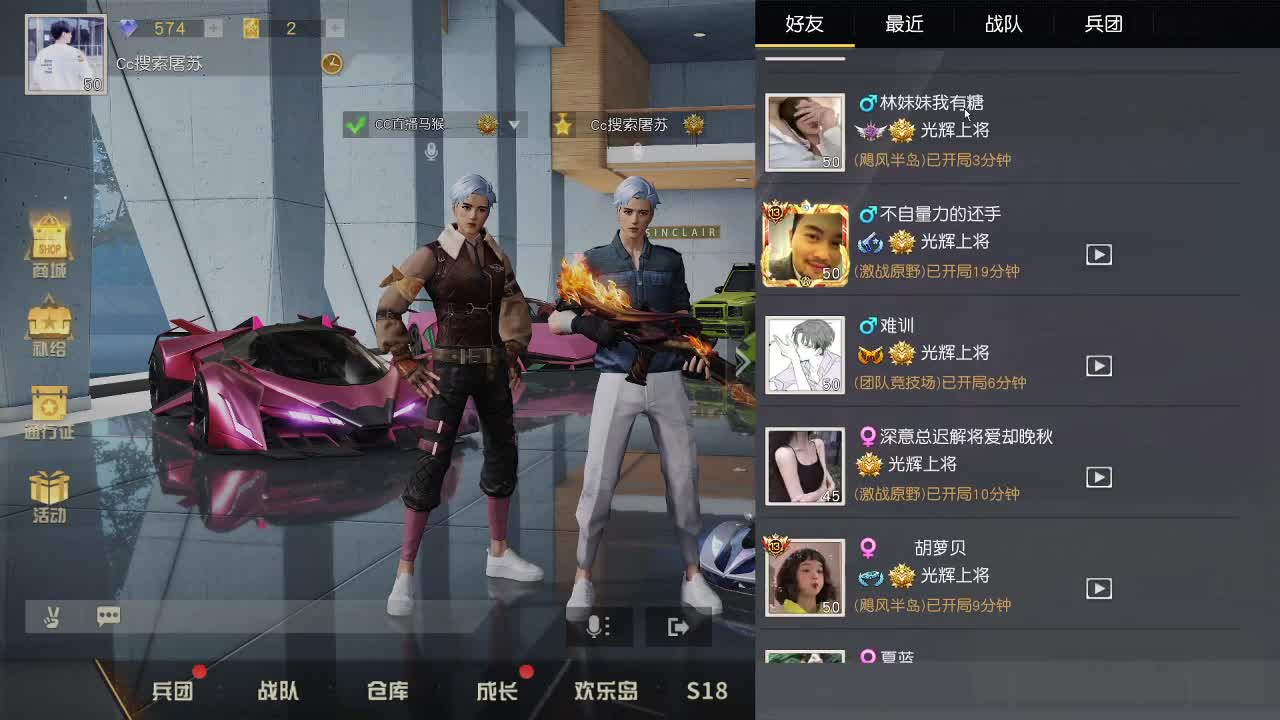1280x720 pixels.
Task: Click spectate icon next to 不自量力的还手
Action: click(1098, 254)
